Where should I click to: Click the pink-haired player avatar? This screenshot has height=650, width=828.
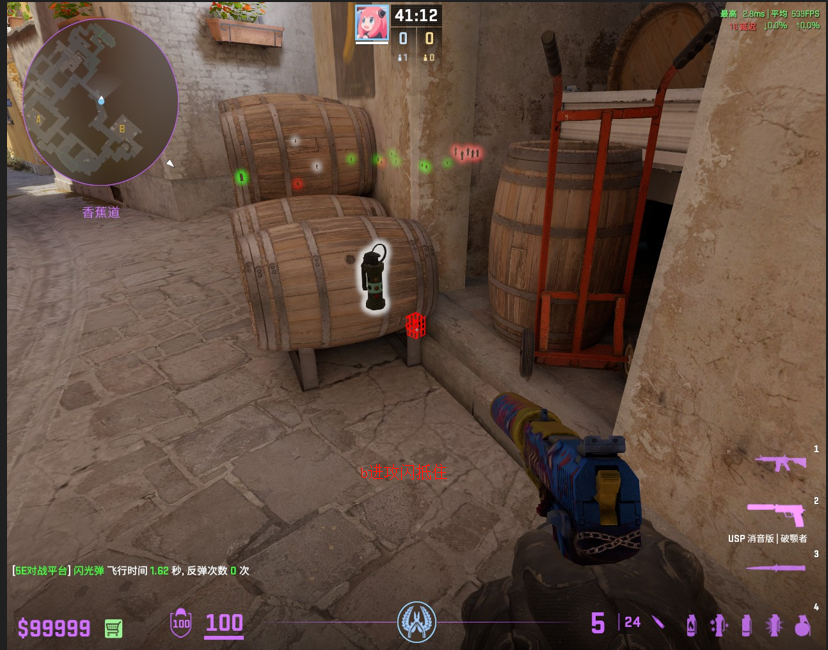point(372,23)
